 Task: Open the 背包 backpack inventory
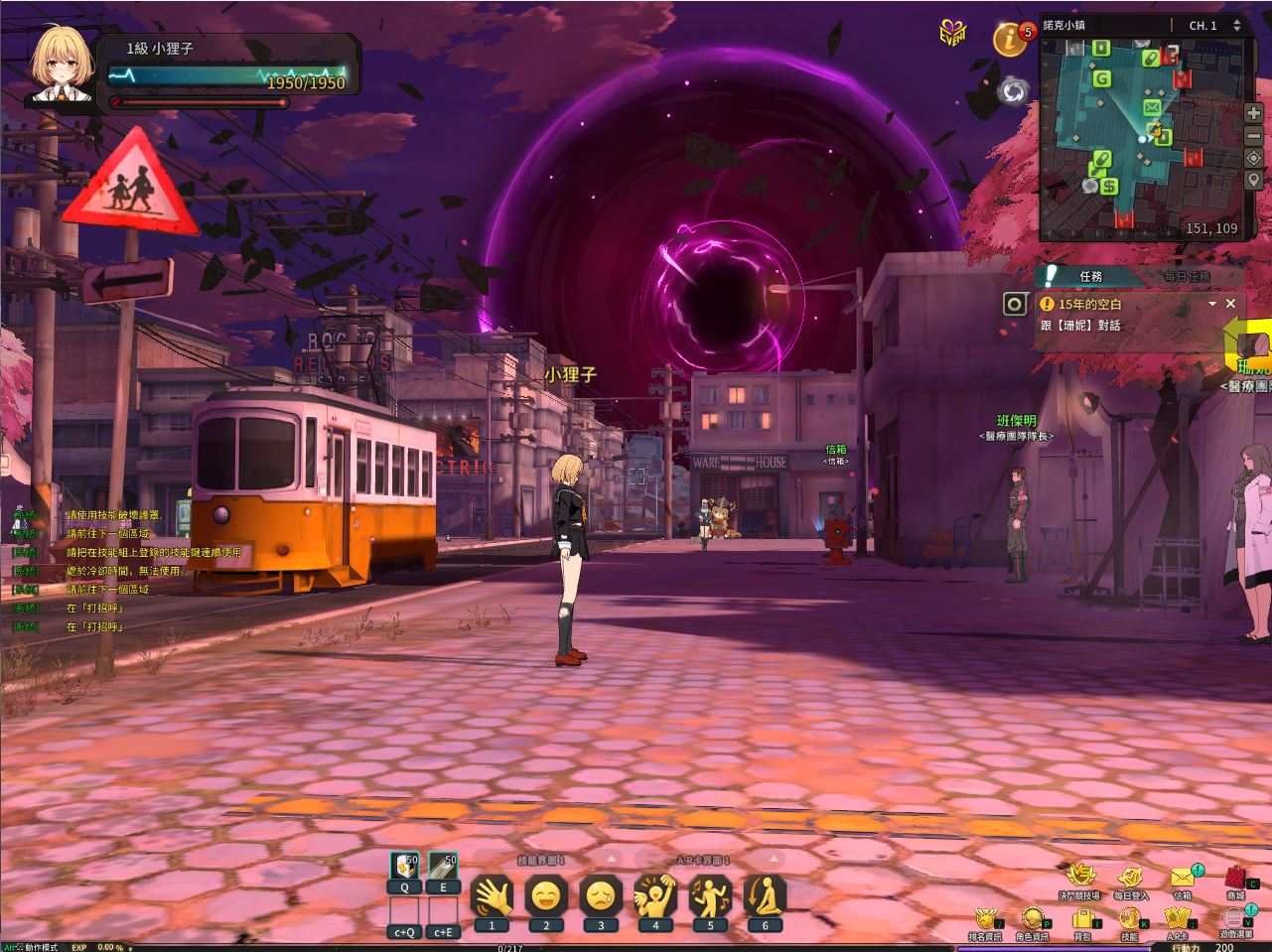click(1083, 920)
